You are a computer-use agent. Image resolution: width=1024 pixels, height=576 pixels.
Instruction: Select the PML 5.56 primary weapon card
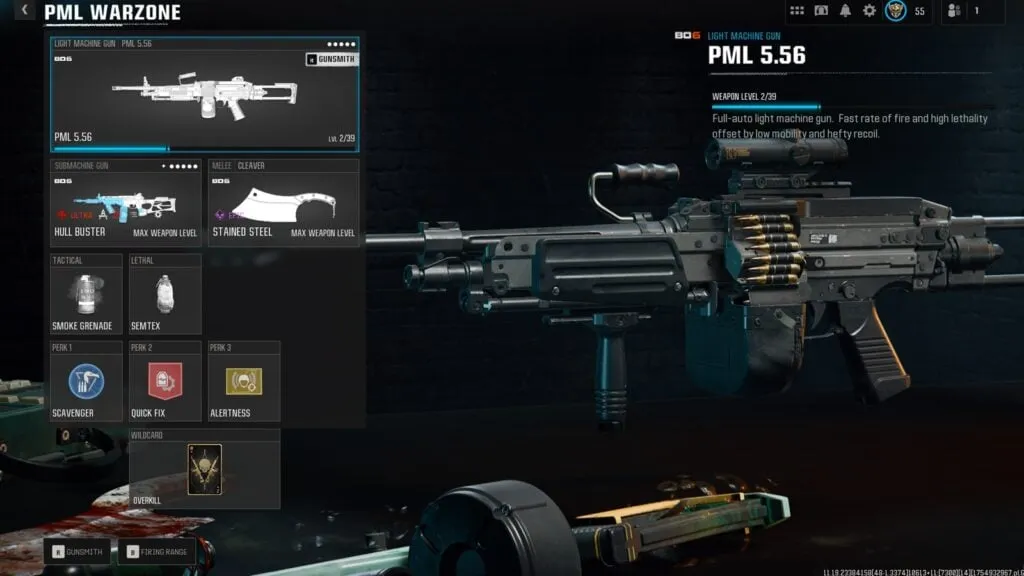tap(204, 95)
